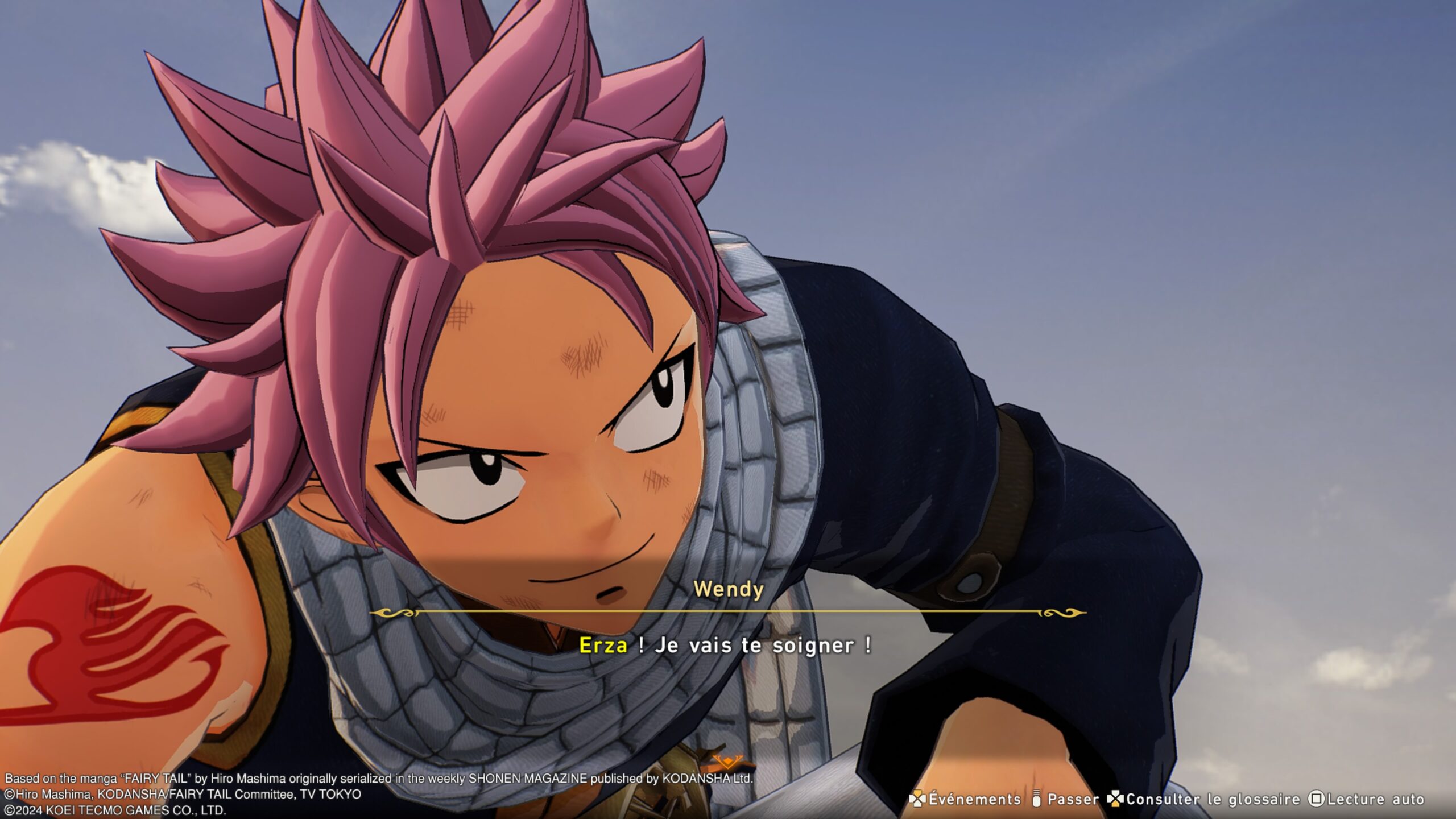This screenshot has height=819, width=1456.
Task: Open the Événements log
Action: click(966, 799)
